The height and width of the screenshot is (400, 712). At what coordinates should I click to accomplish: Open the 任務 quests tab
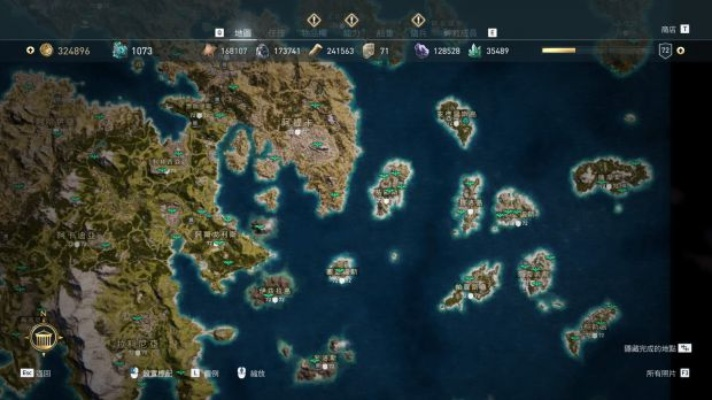point(277,32)
